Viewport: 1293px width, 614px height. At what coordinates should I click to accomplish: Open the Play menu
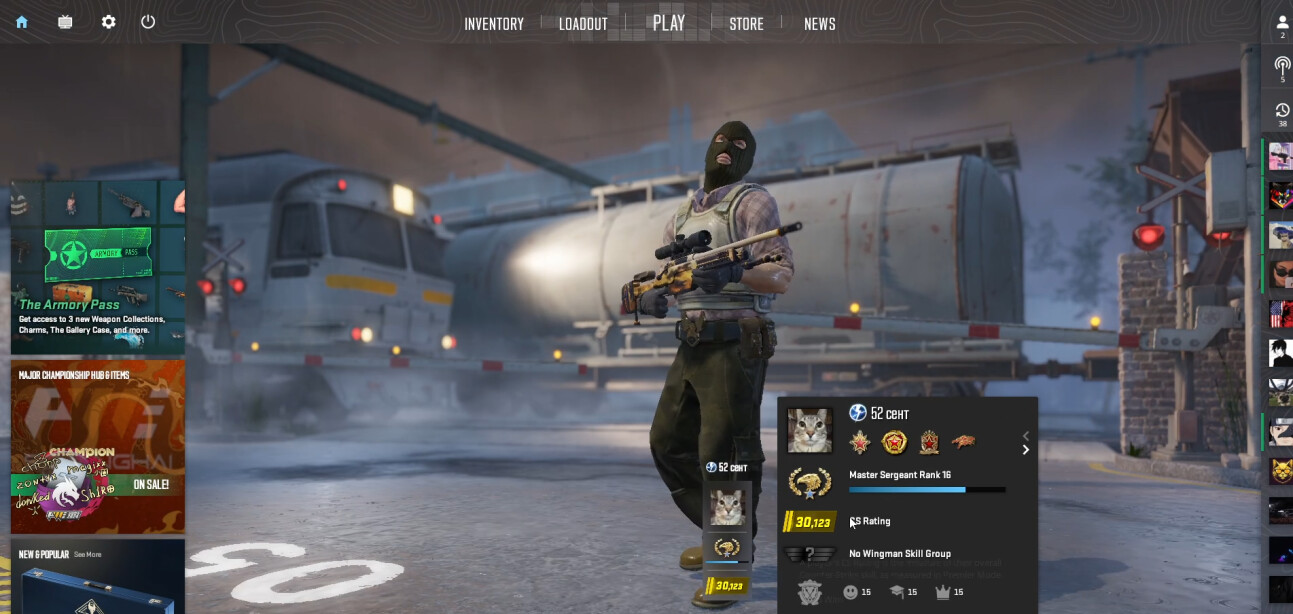pos(668,23)
